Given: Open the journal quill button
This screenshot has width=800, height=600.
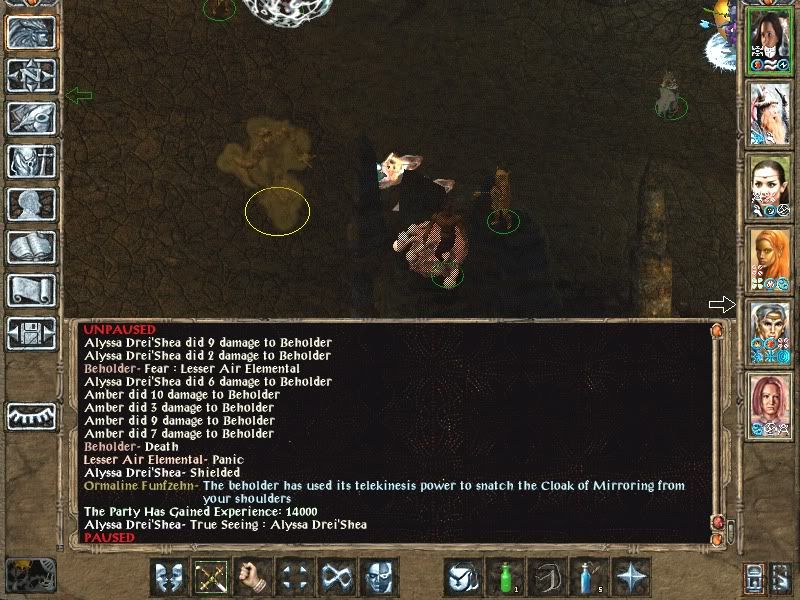Looking at the screenshot, I should [31, 118].
